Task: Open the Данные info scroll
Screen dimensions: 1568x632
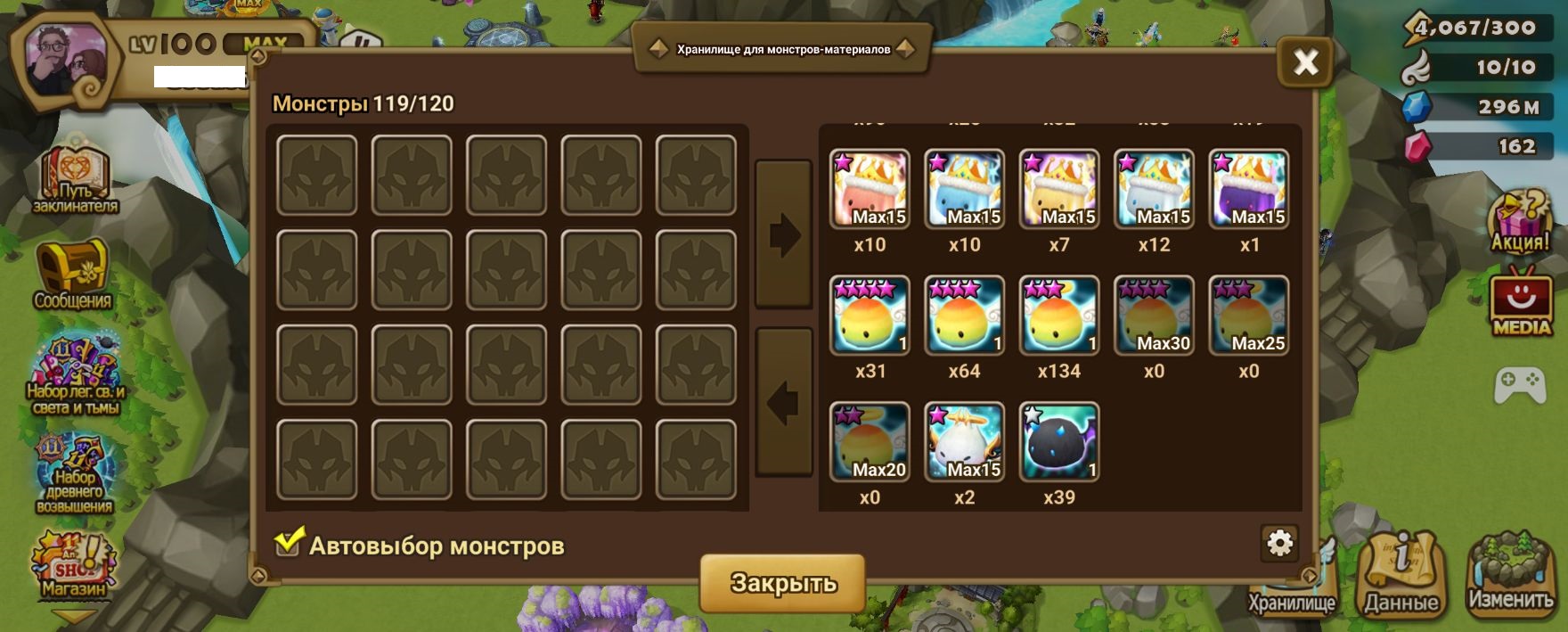Action: pyautogui.click(x=1401, y=570)
